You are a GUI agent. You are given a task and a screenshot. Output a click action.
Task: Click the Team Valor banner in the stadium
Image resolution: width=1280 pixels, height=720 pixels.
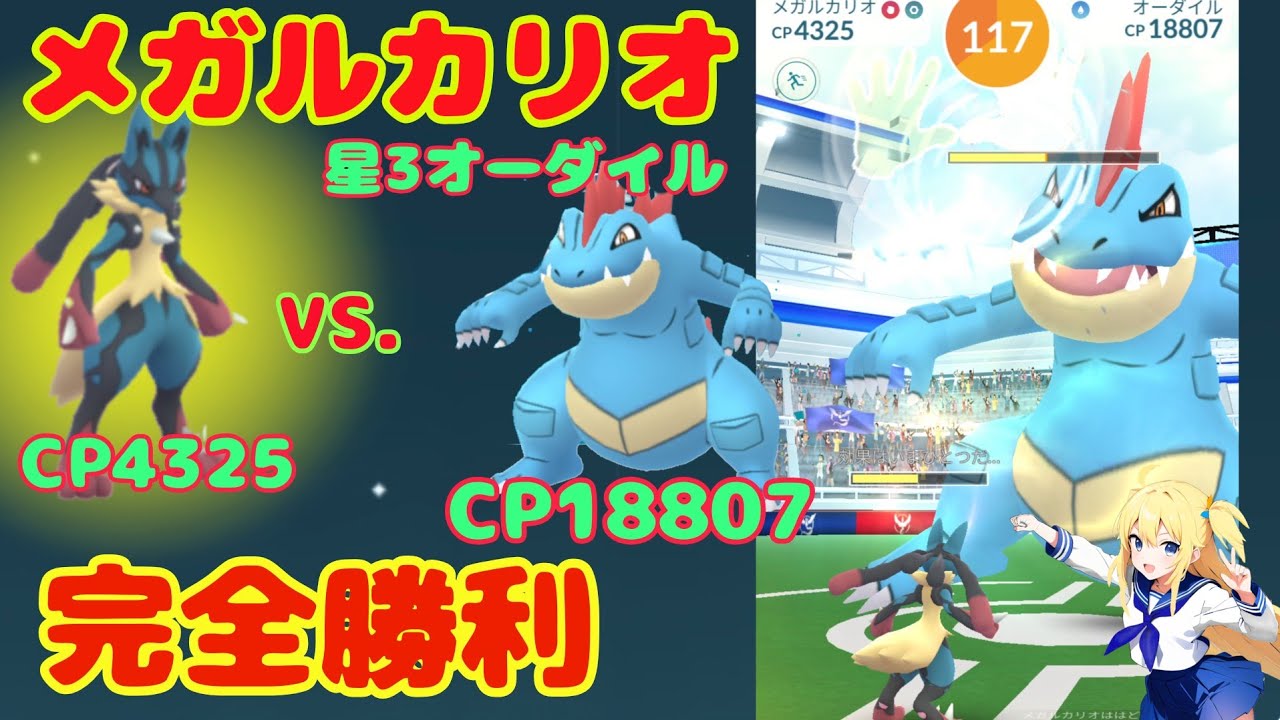click(905, 522)
